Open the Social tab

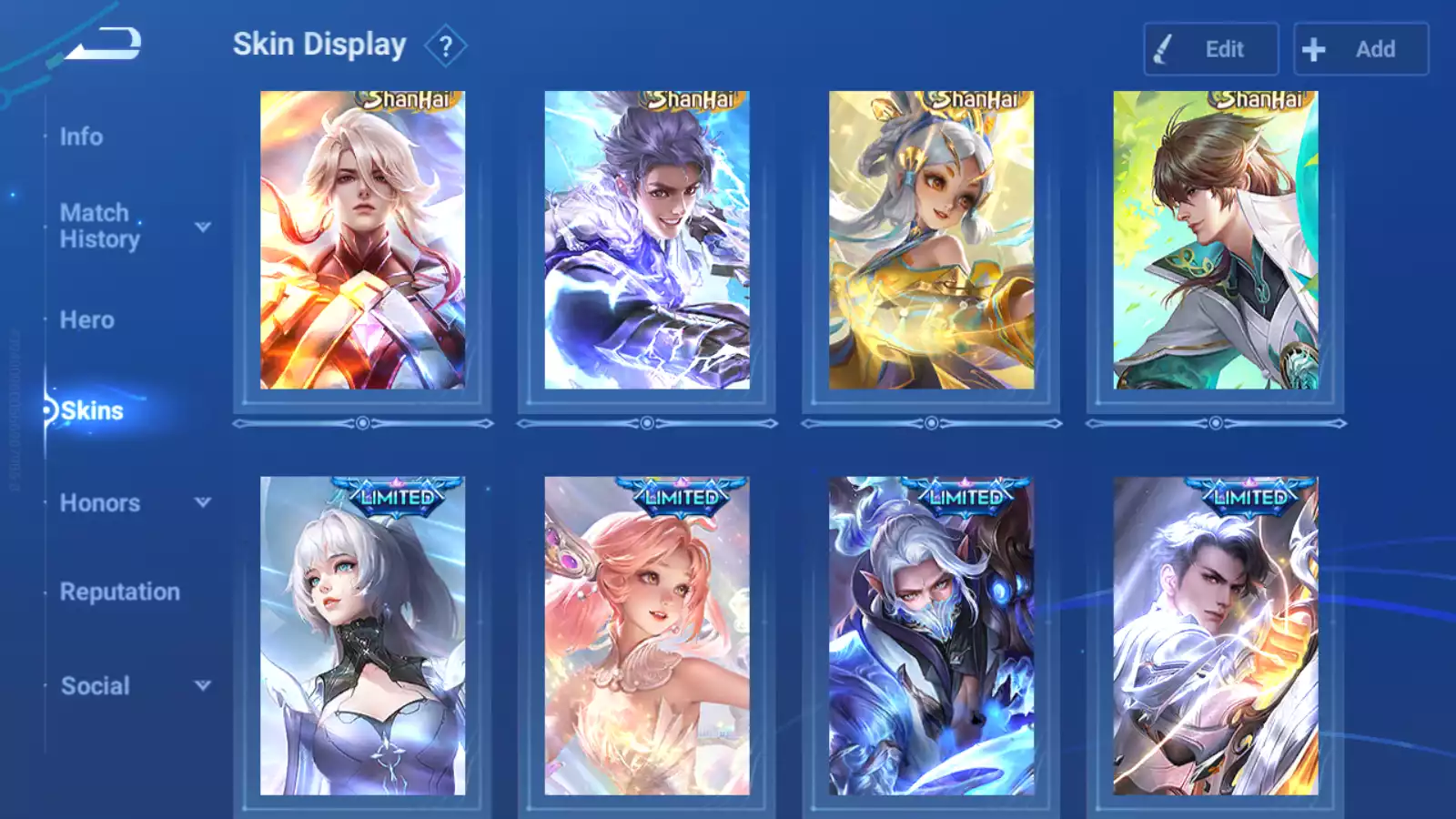click(x=95, y=685)
